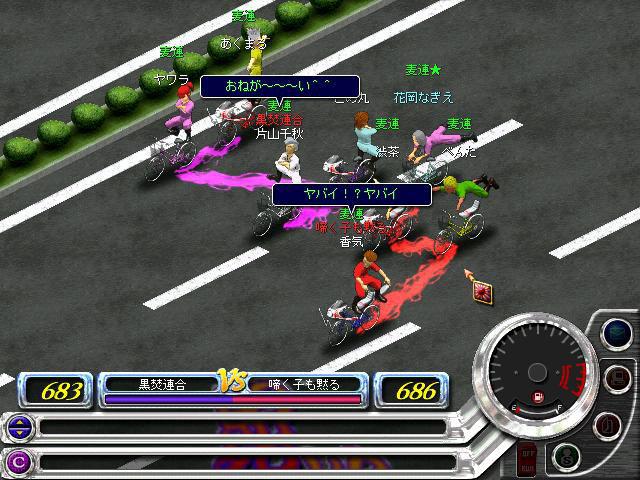
Task: Toggle the red OFF/RUN switch
Action: tap(527, 459)
